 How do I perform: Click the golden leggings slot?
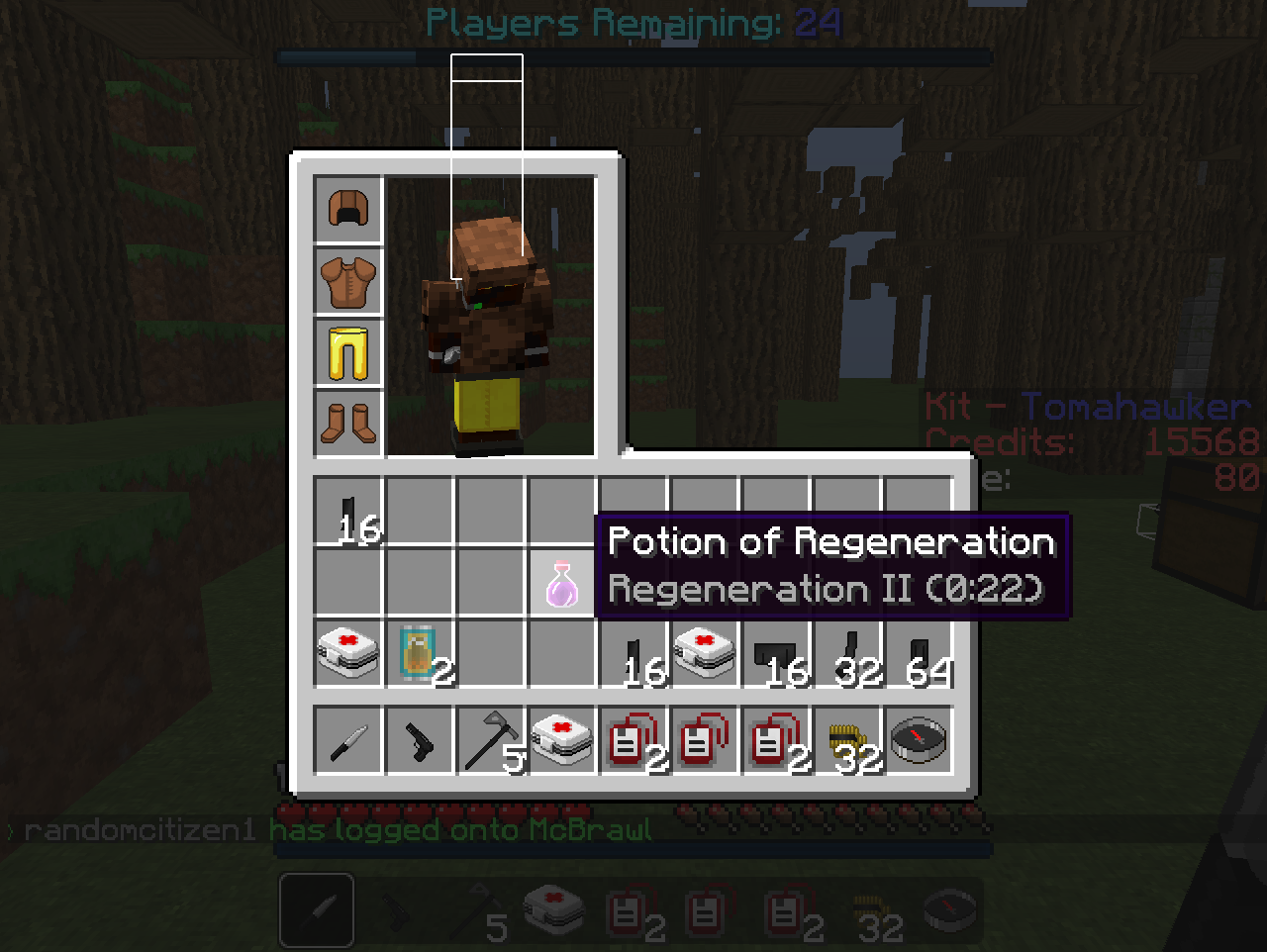(348, 352)
